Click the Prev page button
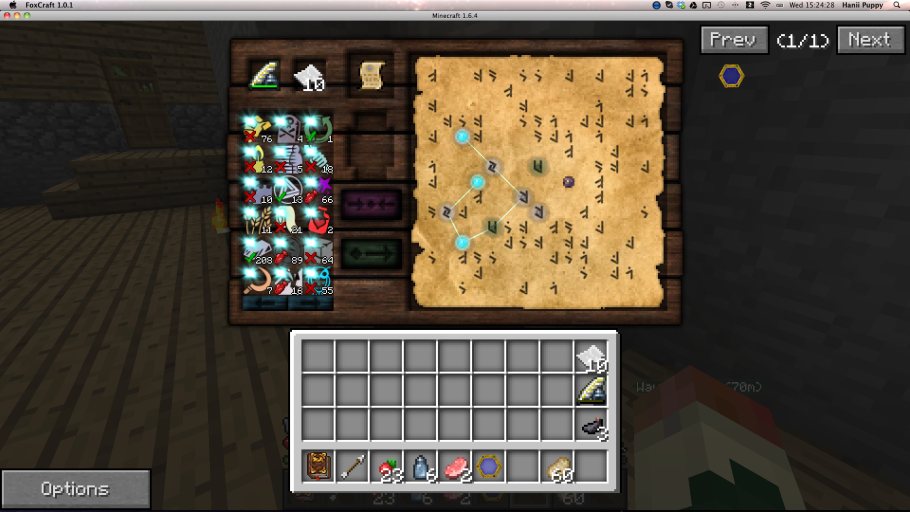 coord(734,40)
